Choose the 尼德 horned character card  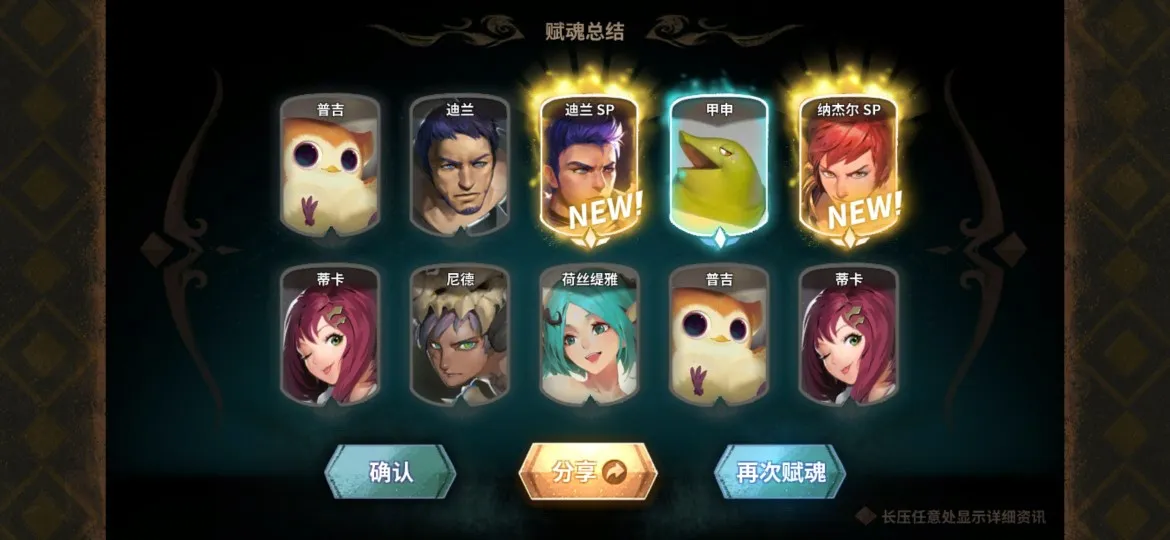point(460,336)
